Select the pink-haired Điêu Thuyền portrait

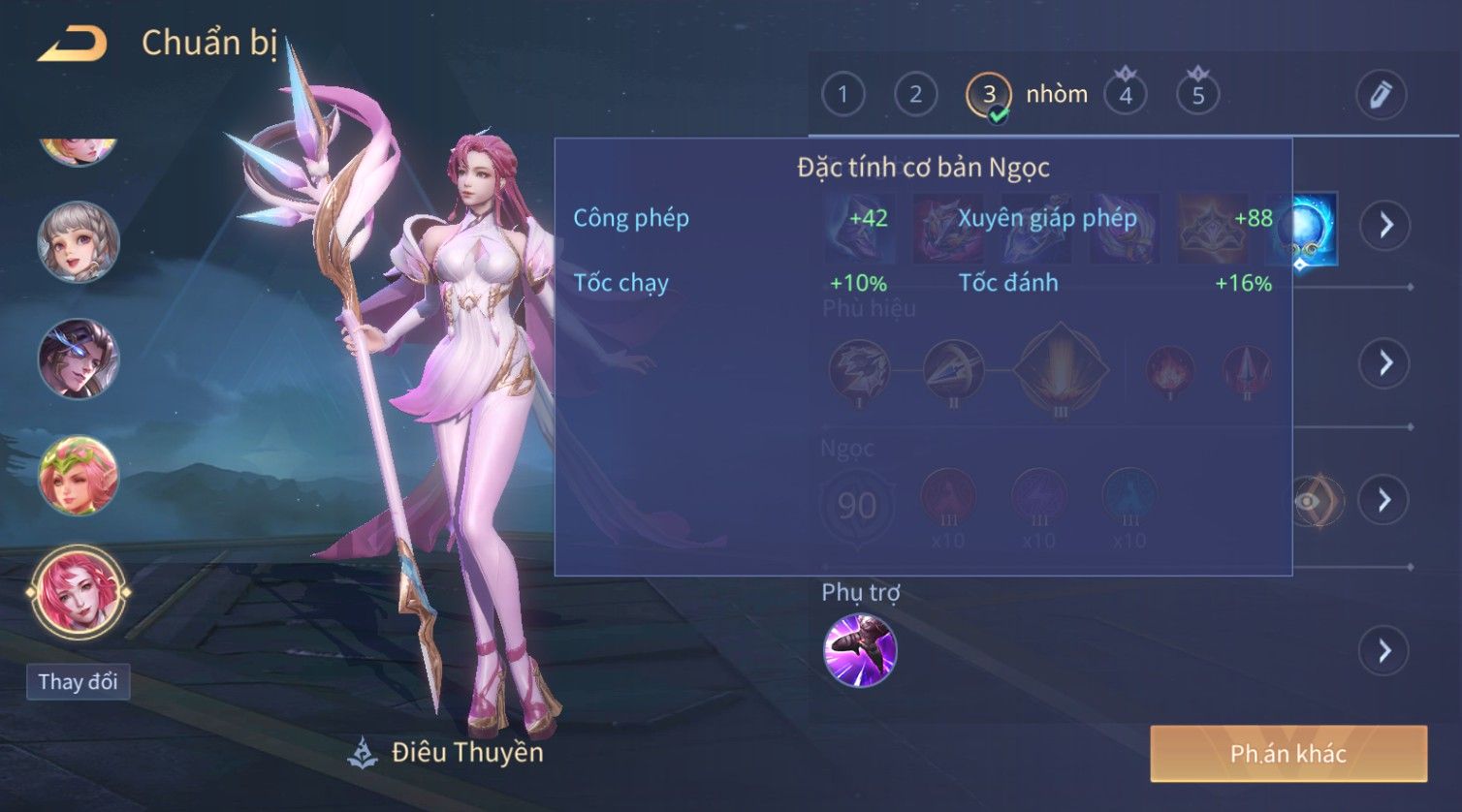point(78,592)
